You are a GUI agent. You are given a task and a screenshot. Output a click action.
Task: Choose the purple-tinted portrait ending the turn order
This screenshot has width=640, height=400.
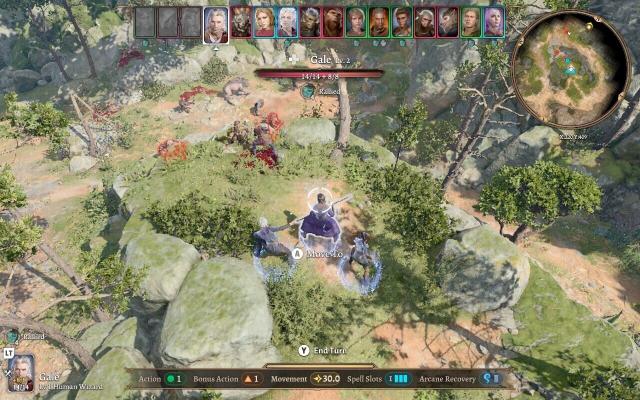click(494, 22)
